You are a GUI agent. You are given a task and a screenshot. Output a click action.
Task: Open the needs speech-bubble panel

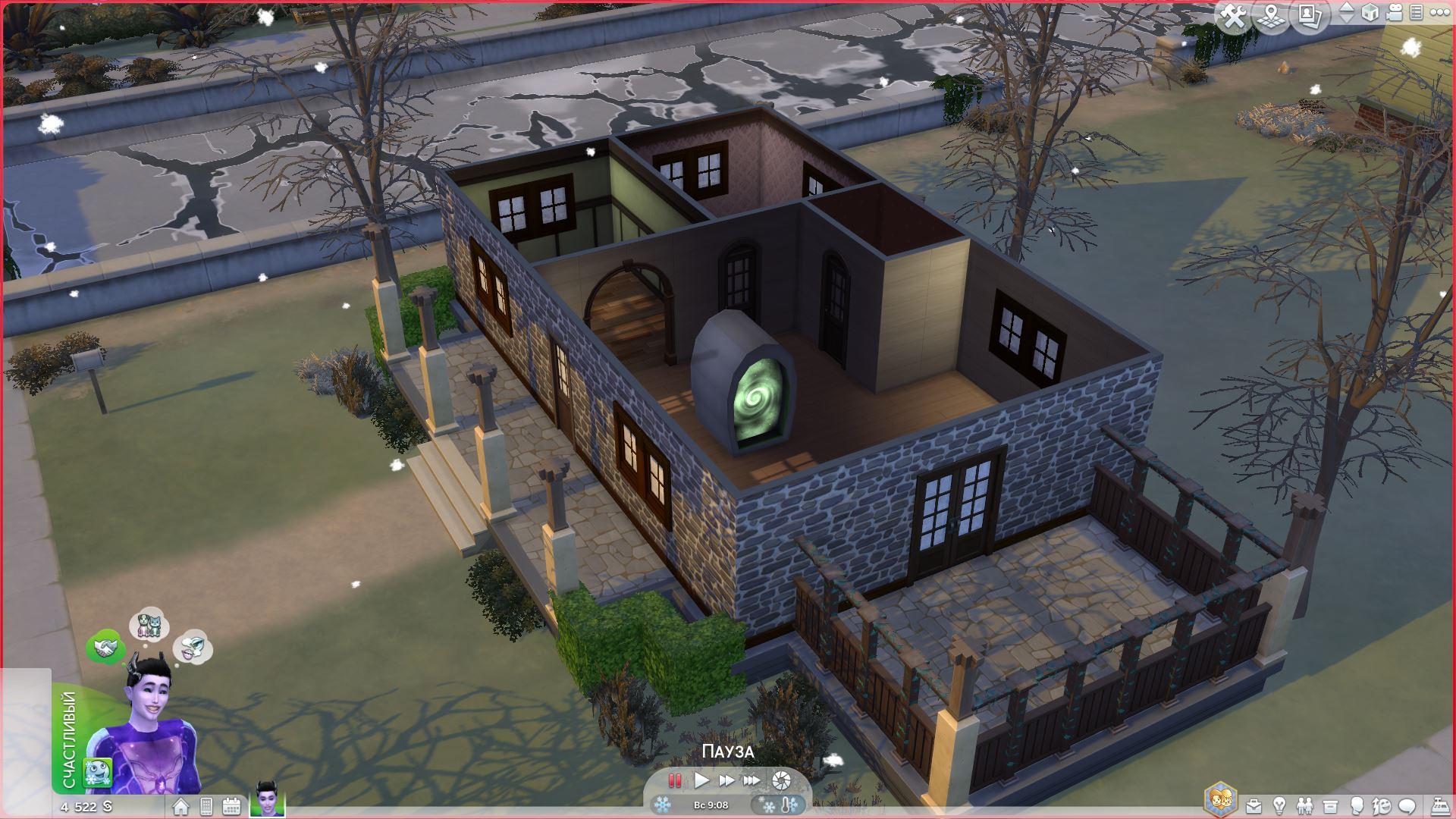tap(1407, 806)
